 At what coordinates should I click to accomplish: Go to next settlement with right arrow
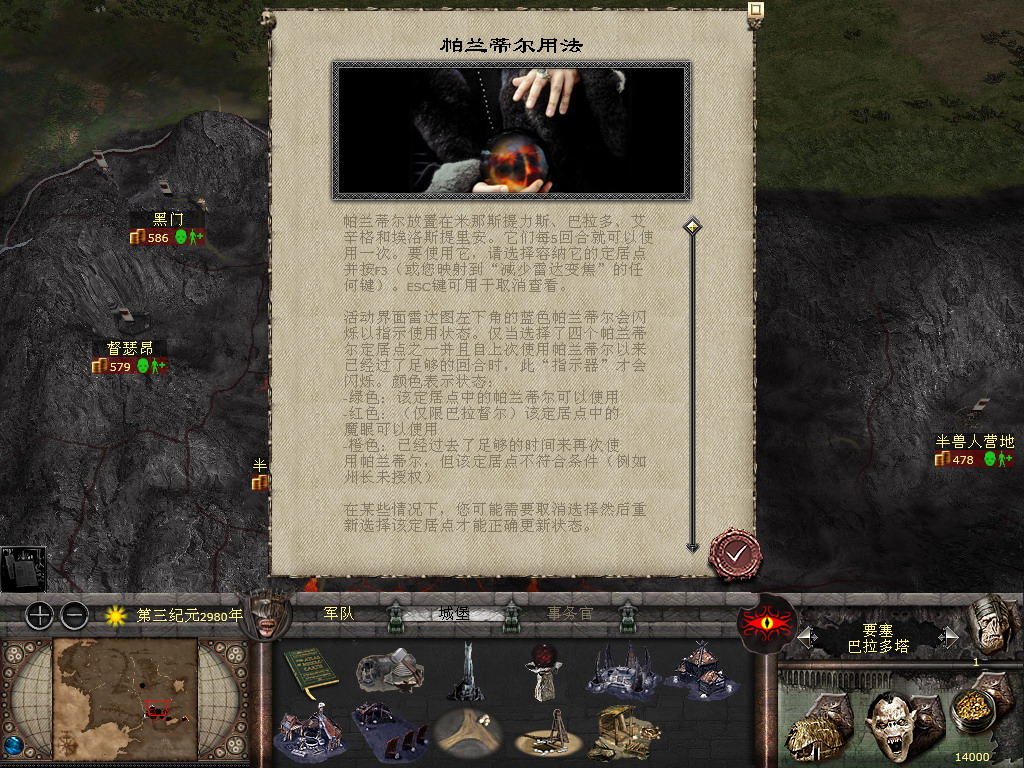click(950, 637)
